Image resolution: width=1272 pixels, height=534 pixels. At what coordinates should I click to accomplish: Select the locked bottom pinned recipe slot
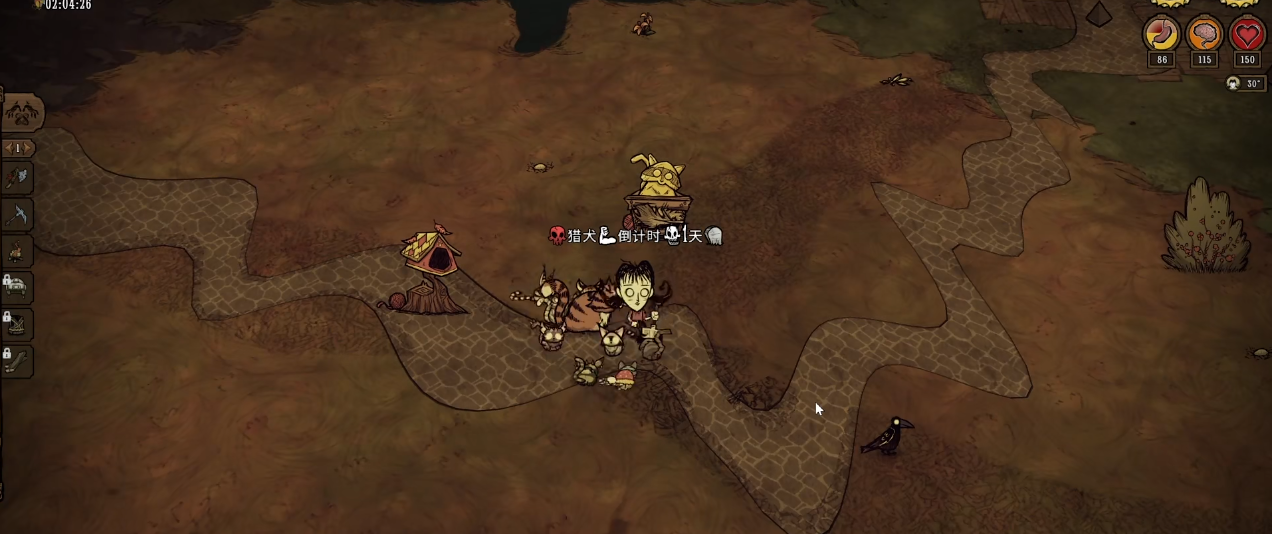click(19, 360)
